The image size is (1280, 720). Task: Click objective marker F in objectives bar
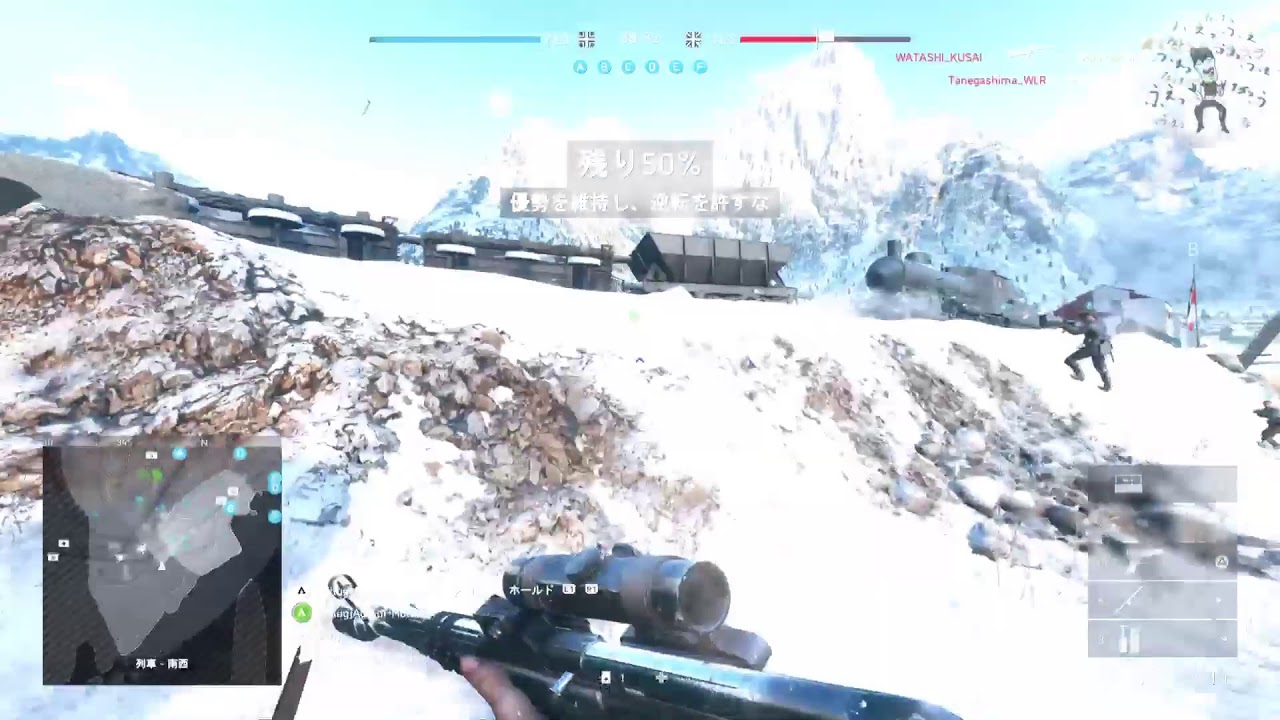(699, 68)
